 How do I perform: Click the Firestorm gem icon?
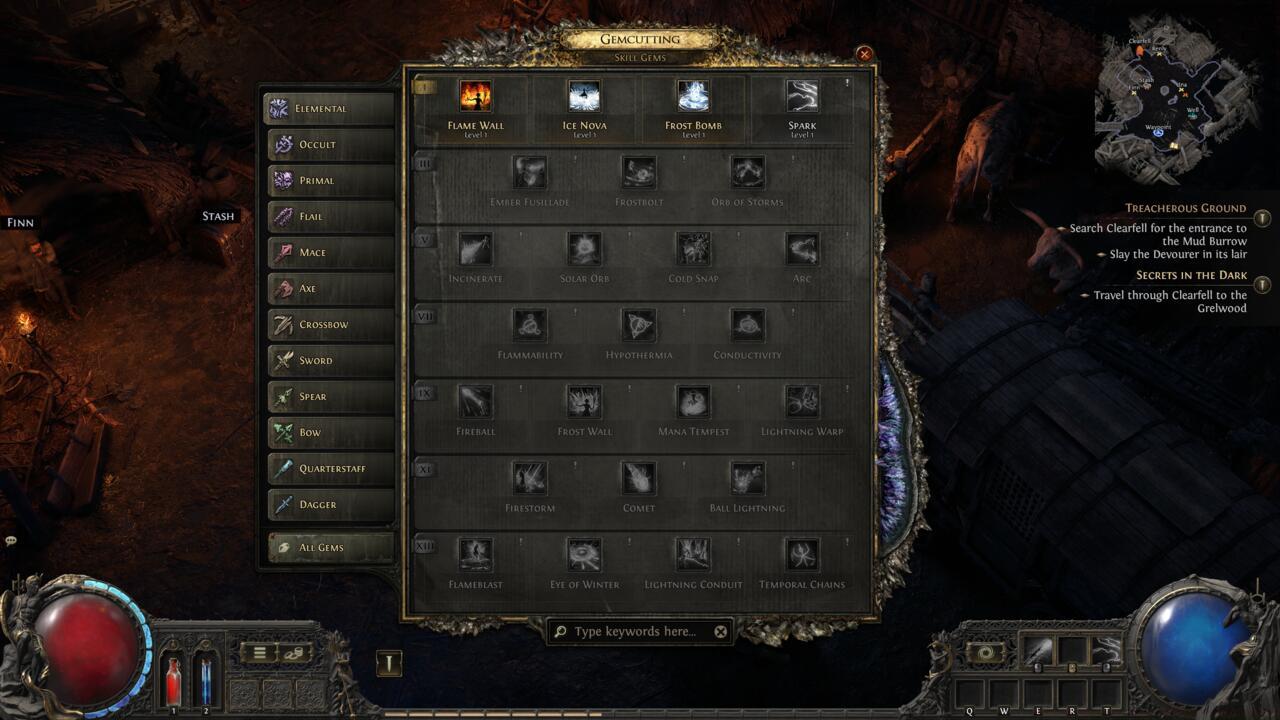[530, 479]
